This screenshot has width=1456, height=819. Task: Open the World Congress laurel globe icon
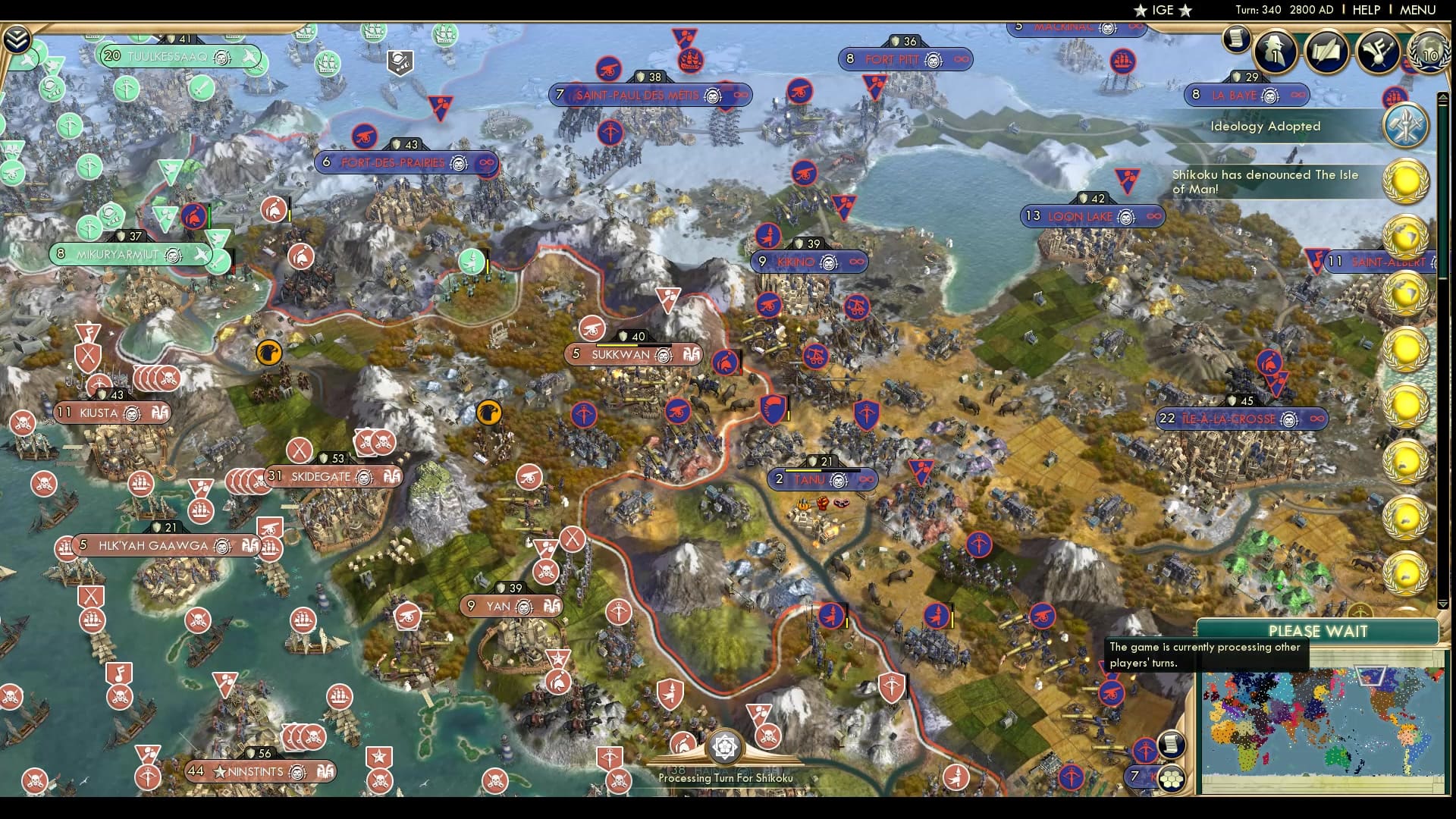(1428, 52)
